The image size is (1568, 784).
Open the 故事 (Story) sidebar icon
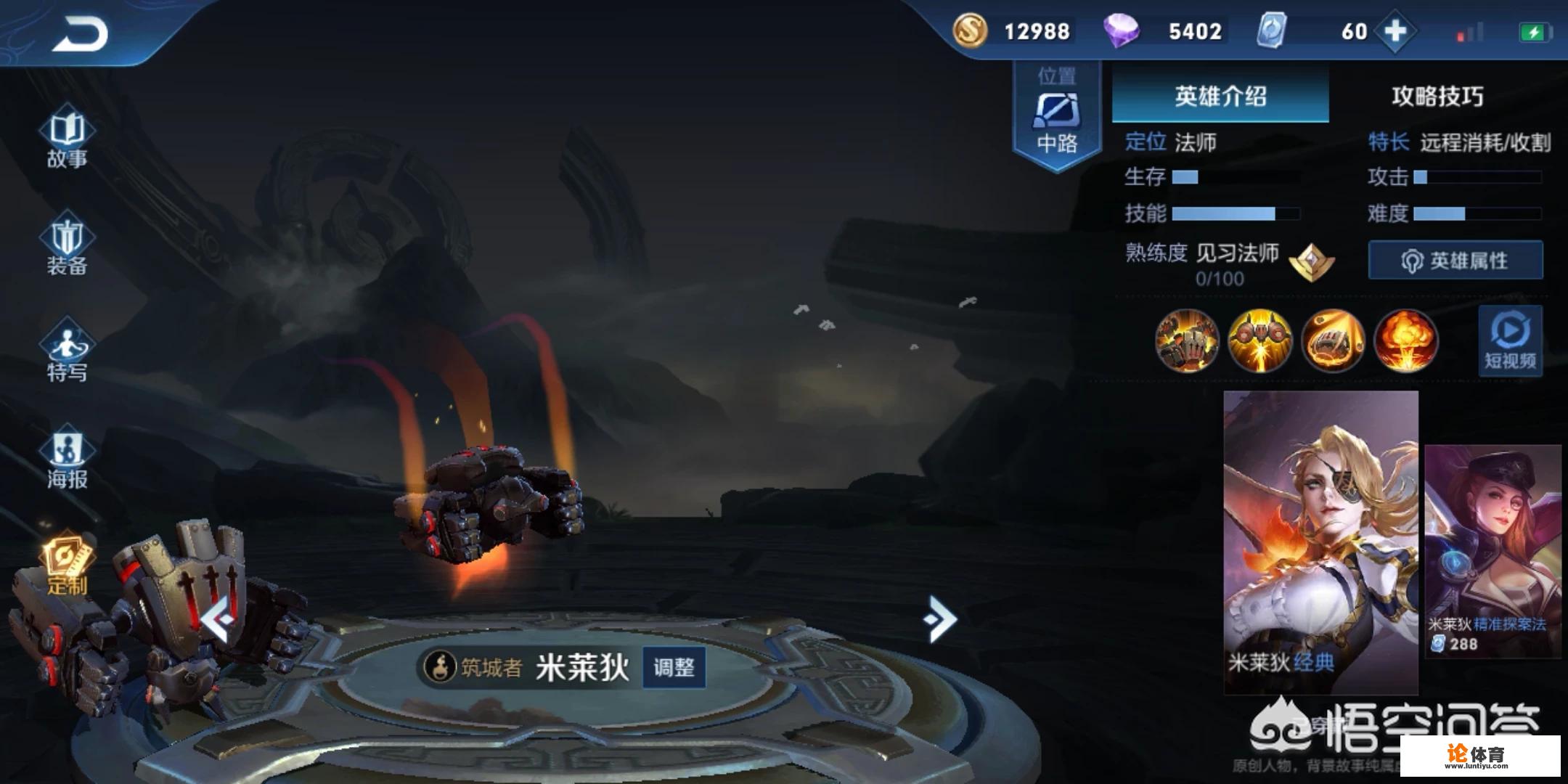click(x=67, y=139)
